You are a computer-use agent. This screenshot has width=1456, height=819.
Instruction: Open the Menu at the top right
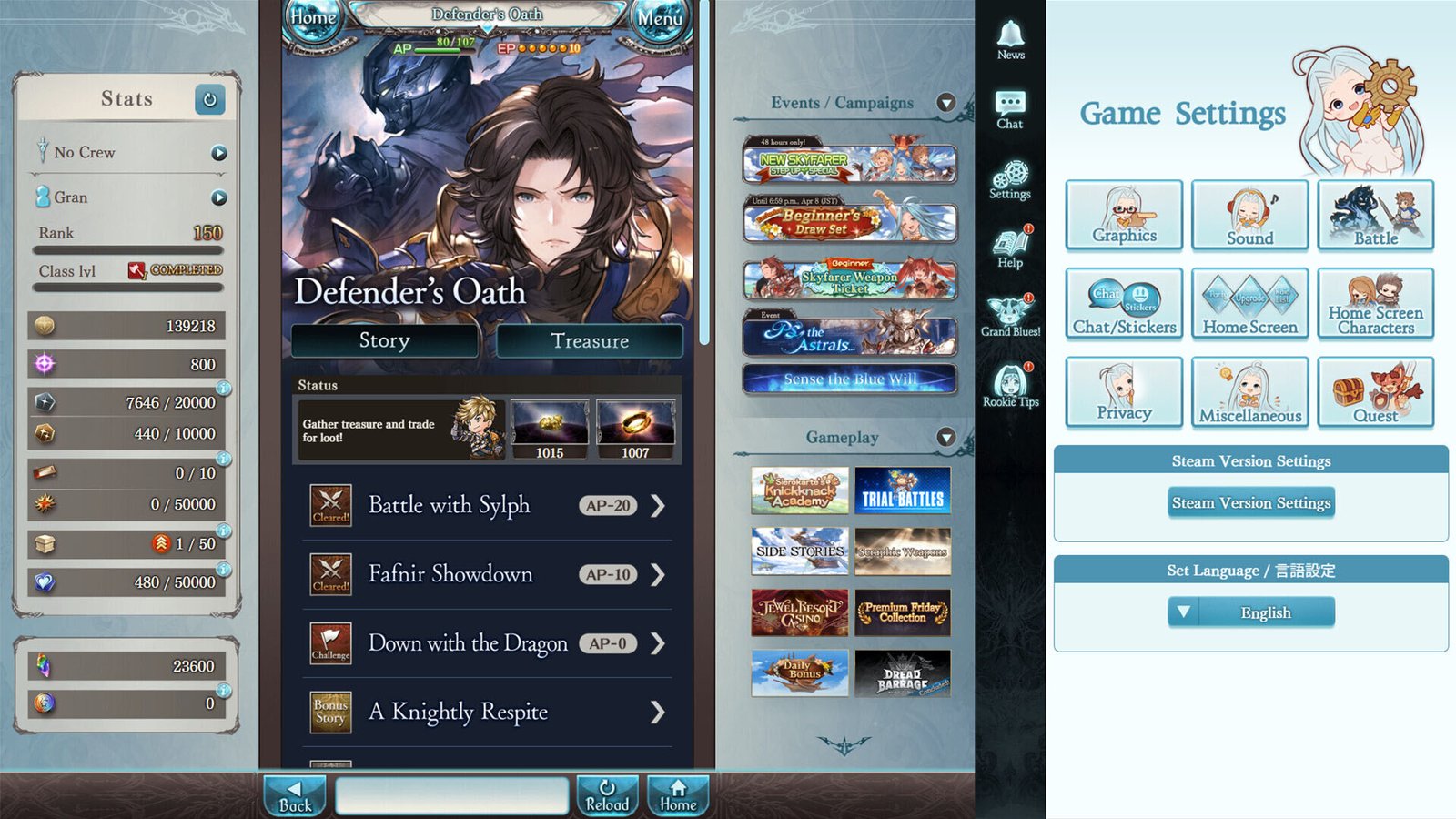[x=661, y=18]
